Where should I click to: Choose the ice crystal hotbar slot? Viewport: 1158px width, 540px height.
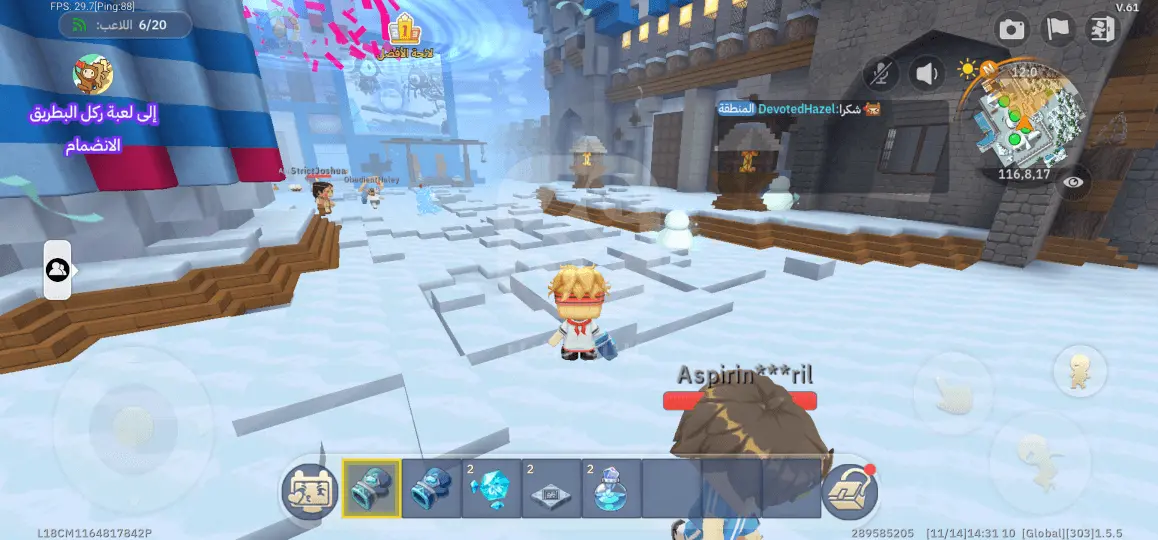tap(491, 489)
